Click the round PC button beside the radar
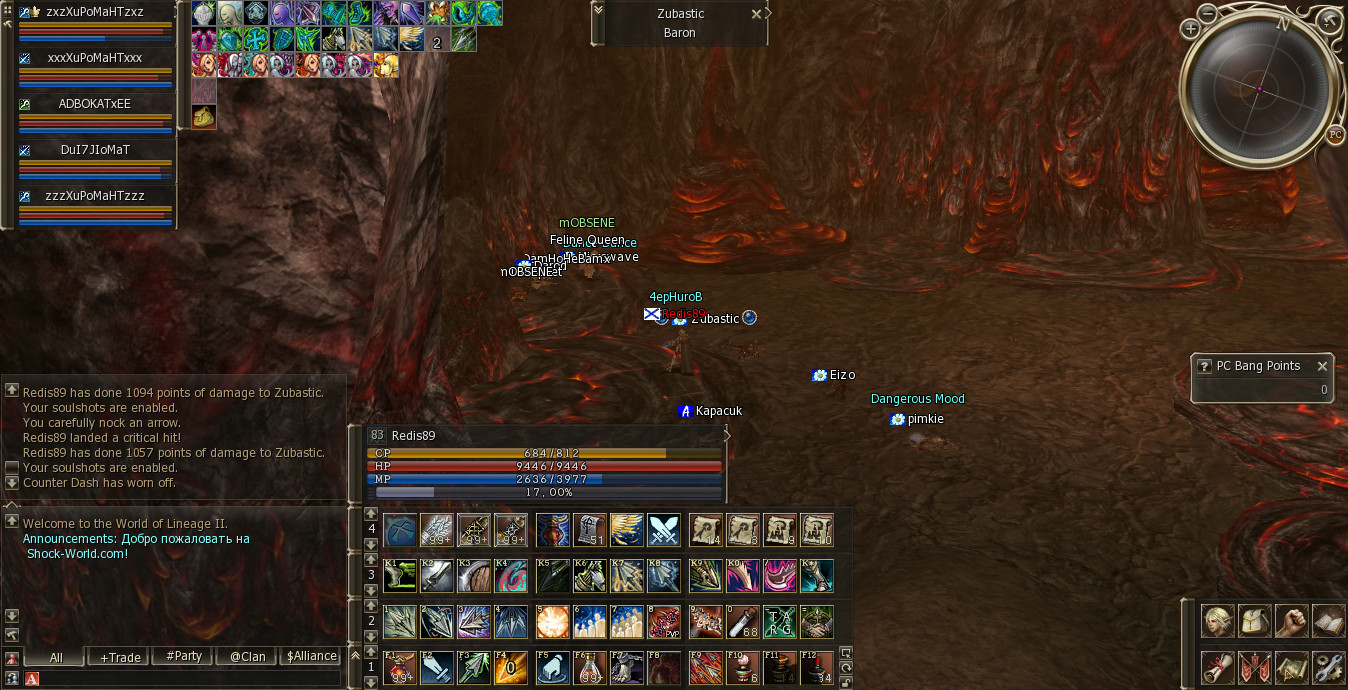Image resolution: width=1348 pixels, height=690 pixels. 1334,135
